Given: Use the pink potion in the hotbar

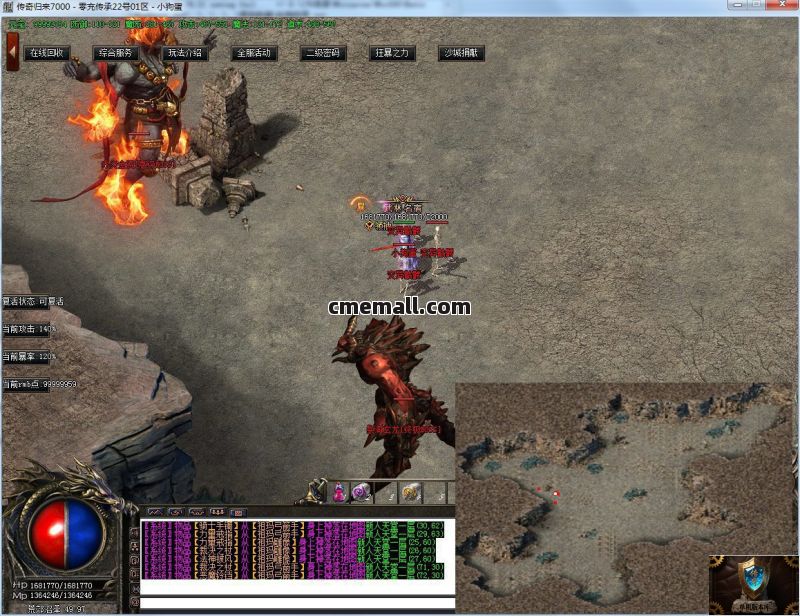Looking at the screenshot, I should tap(340, 492).
